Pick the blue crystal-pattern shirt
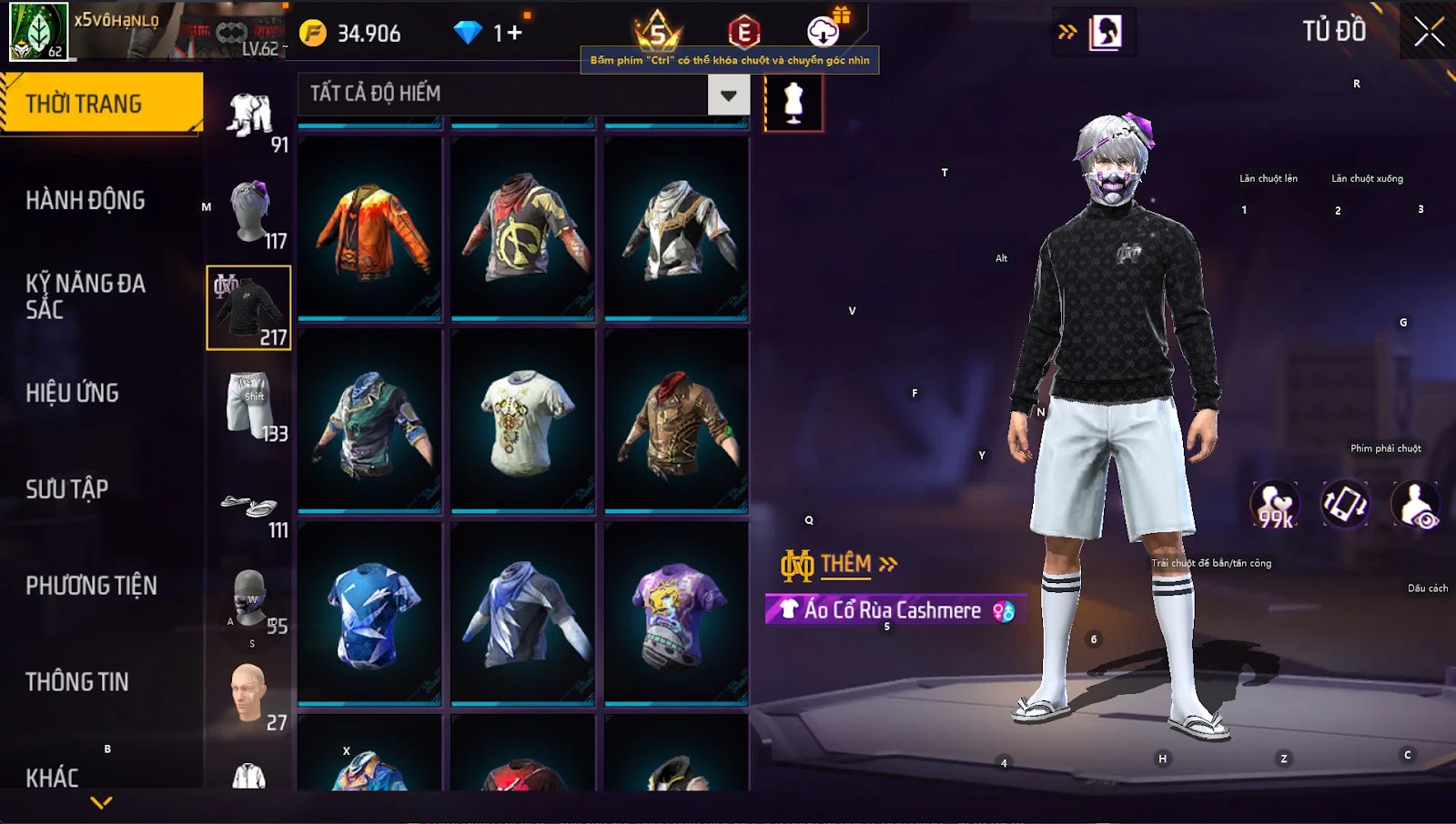This screenshot has width=1456, height=824. (x=369, y=613)
